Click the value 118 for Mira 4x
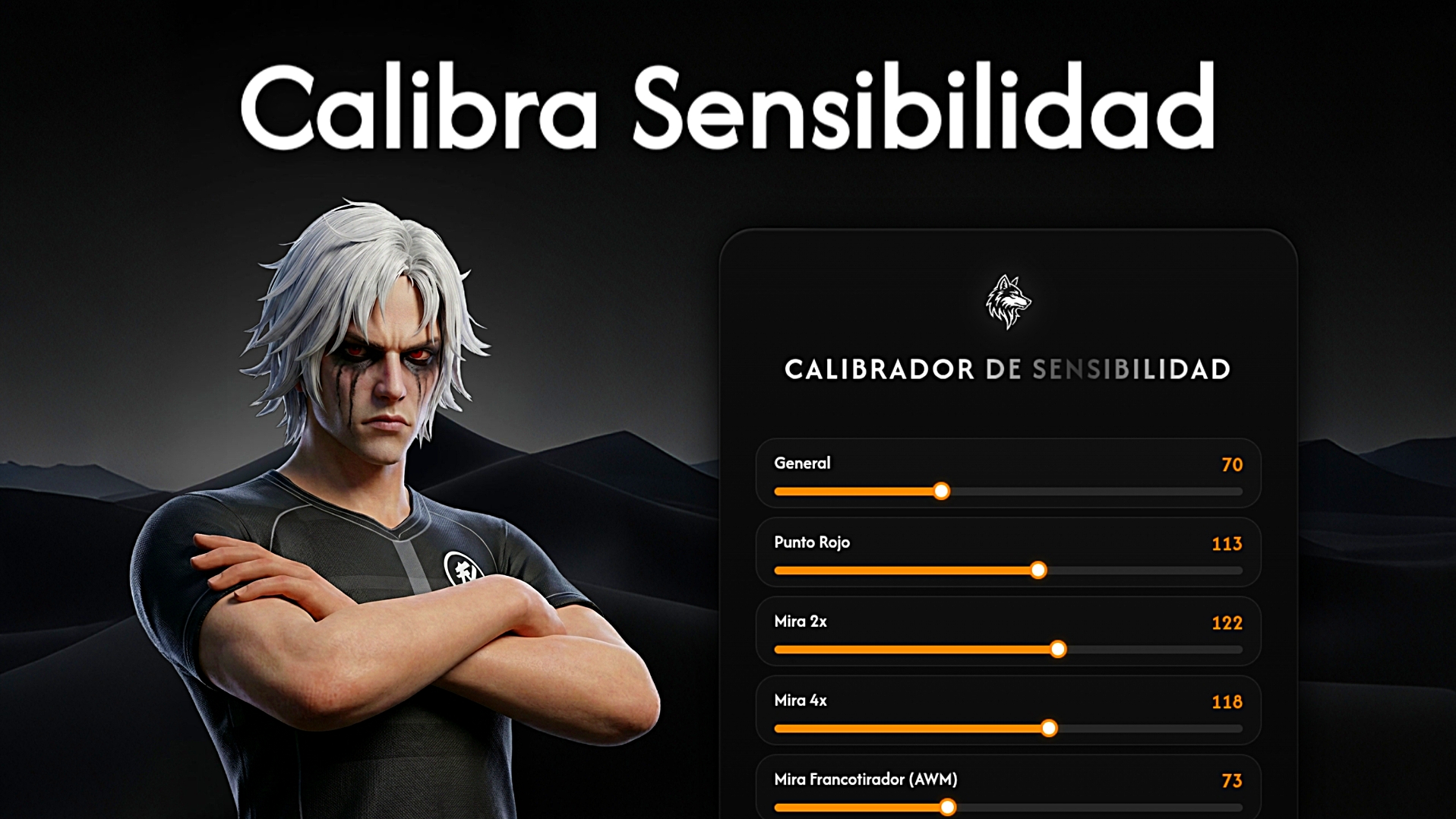1456x819 pixels. pos(1225,702)
